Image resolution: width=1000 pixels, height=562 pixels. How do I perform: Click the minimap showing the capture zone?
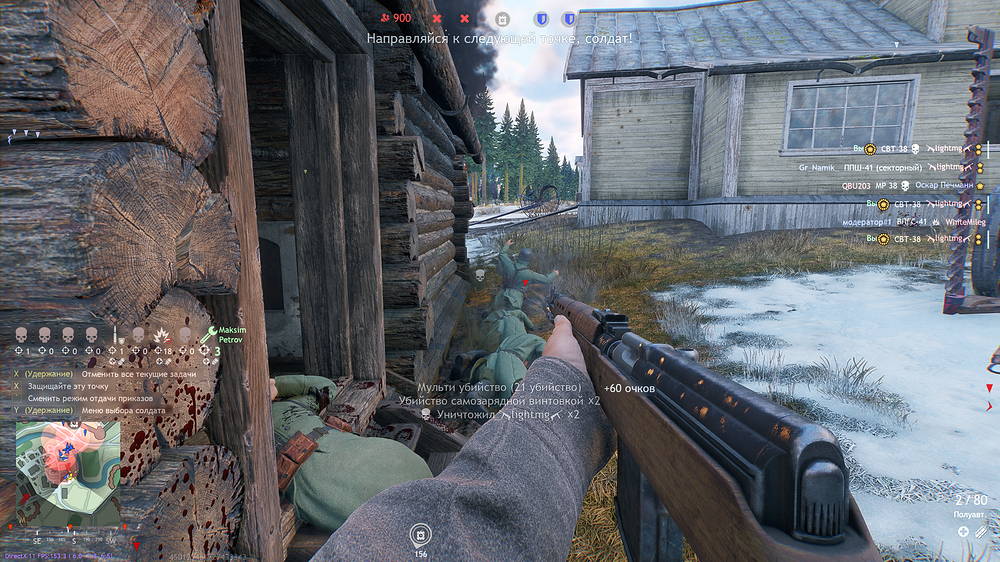point(68,471)
